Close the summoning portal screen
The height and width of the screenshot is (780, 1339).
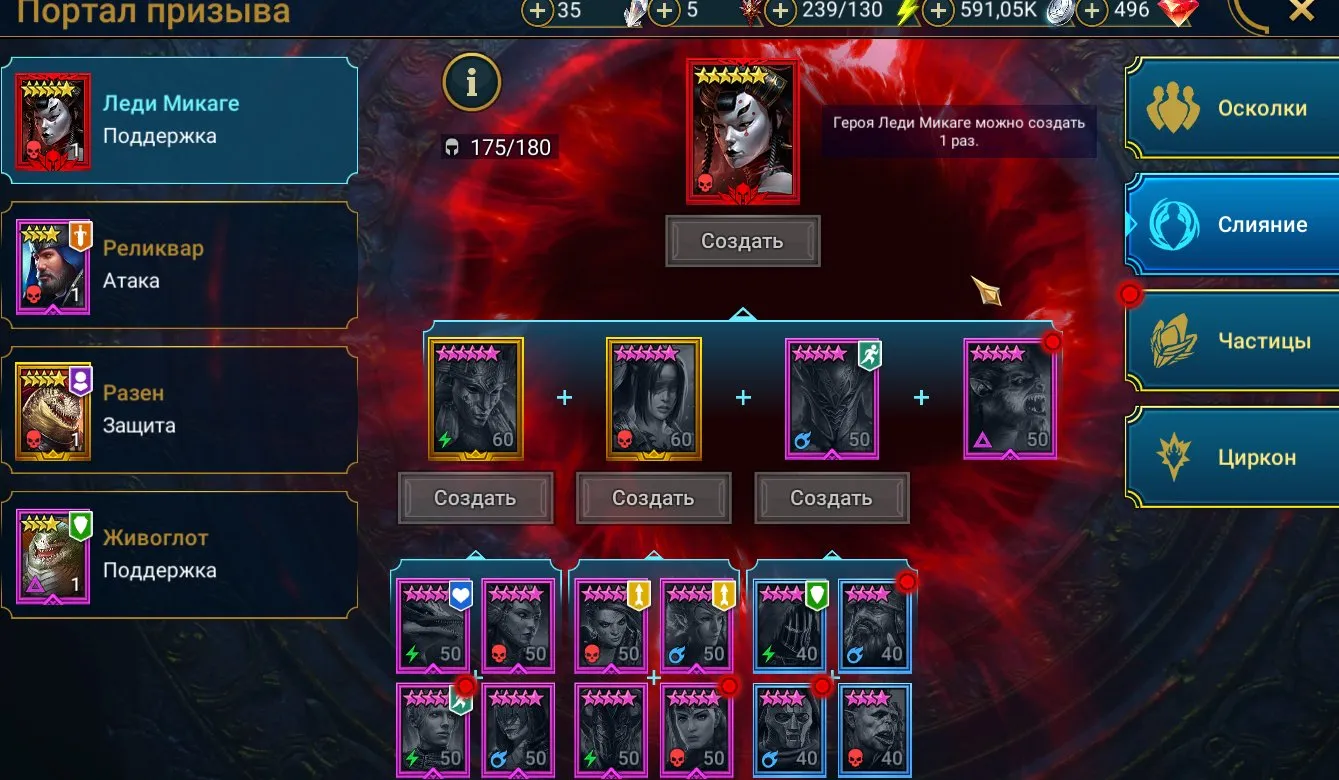click(1301, 12)
